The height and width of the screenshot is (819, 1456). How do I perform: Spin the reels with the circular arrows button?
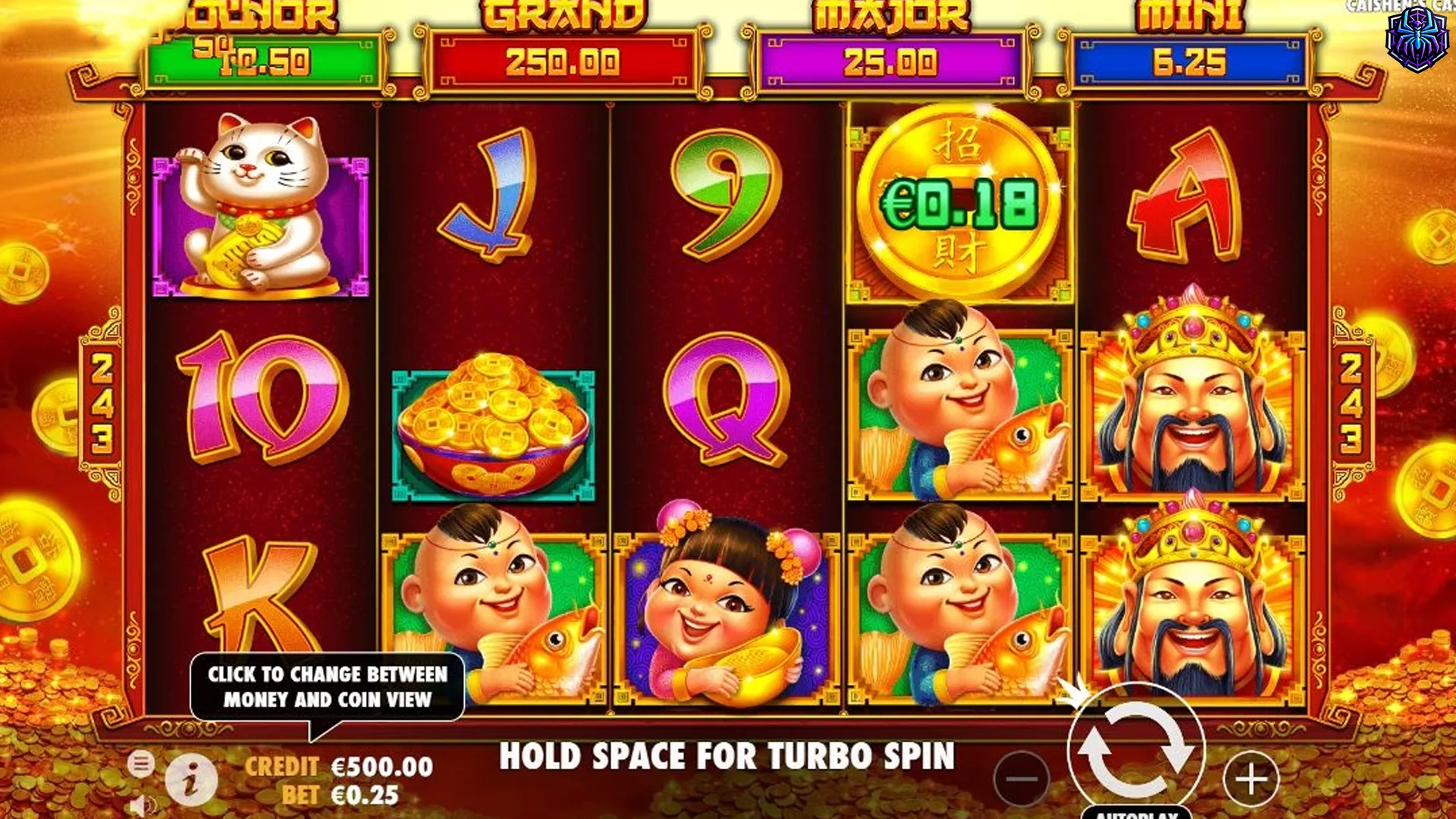(x=1135, y=748)
